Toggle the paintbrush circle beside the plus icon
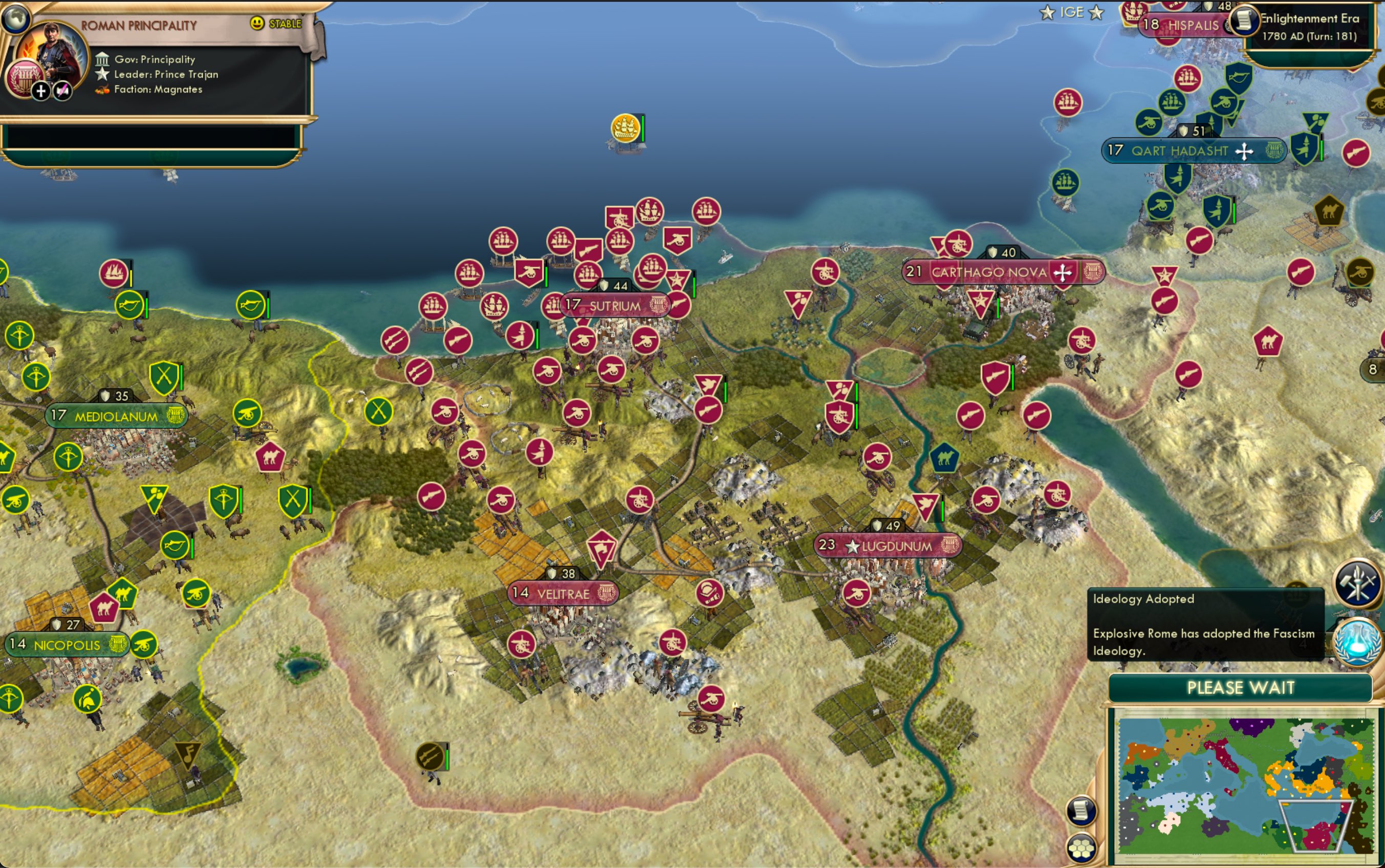The width and height of the screenshot is (1385, 868). point(62,91)
